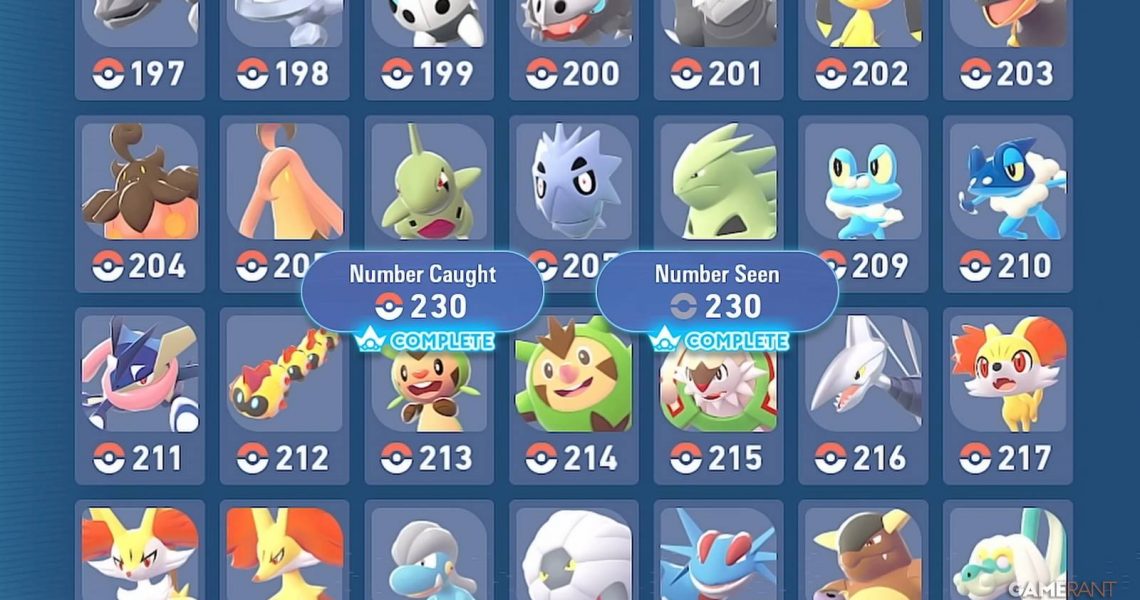This screenshot has height=600, width=1140.
Task: Choose Chespin entry number 213
Action: (x=429, y=400)
